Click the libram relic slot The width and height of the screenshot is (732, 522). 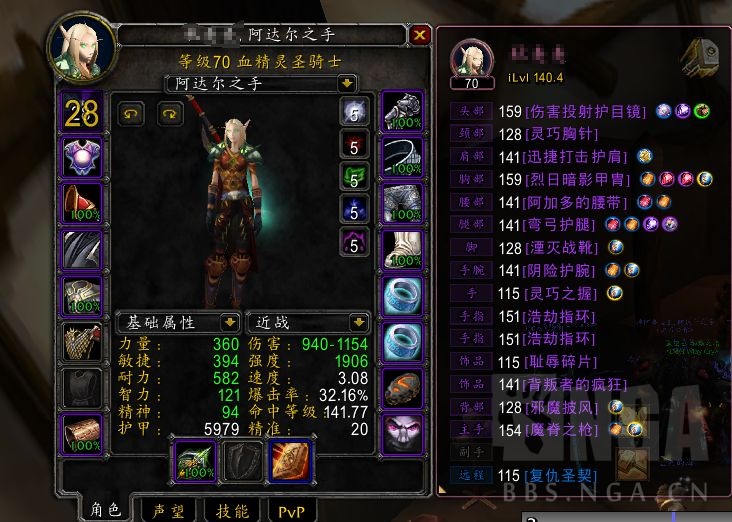click(290, 459)
